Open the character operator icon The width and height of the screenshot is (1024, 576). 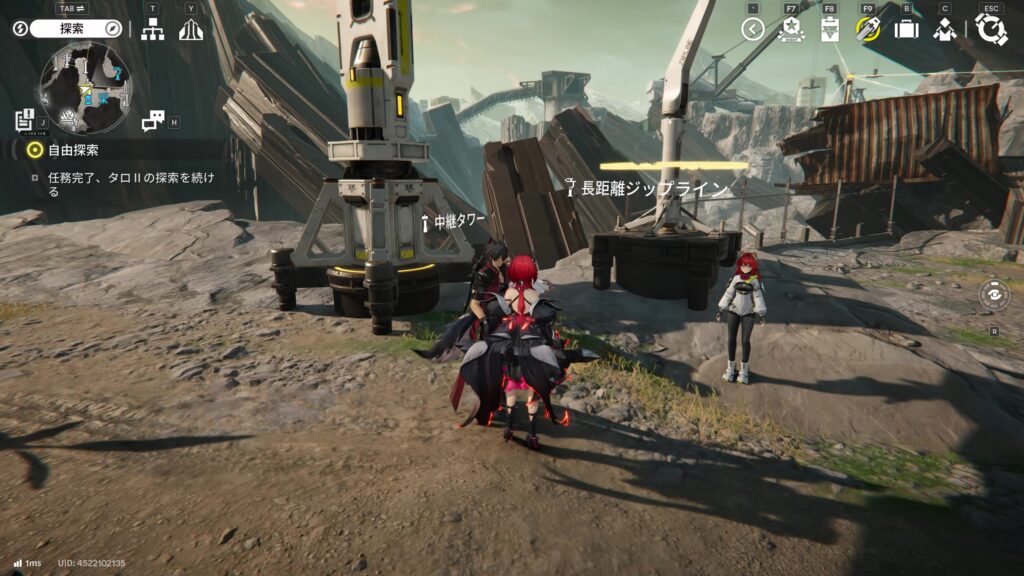pos(944,30)
